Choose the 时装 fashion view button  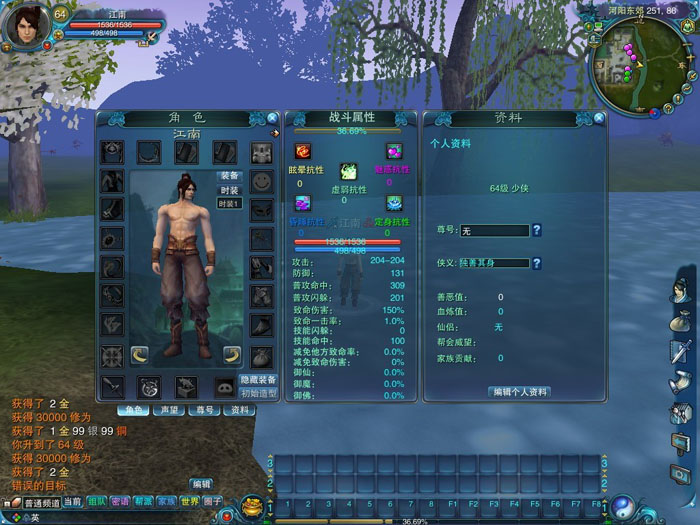(x=229, y=190)
